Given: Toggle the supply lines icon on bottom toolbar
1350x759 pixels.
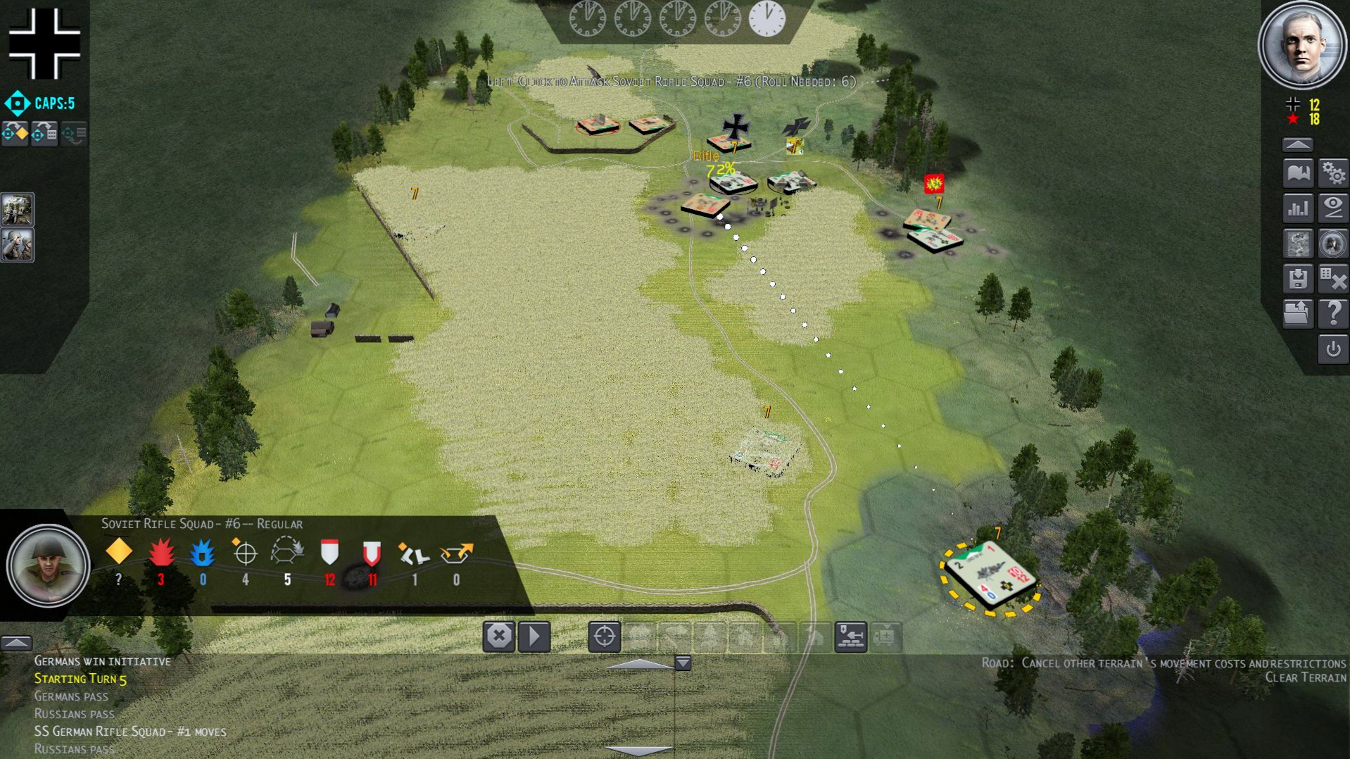Looking at the screenshot, I should (850, 636).
